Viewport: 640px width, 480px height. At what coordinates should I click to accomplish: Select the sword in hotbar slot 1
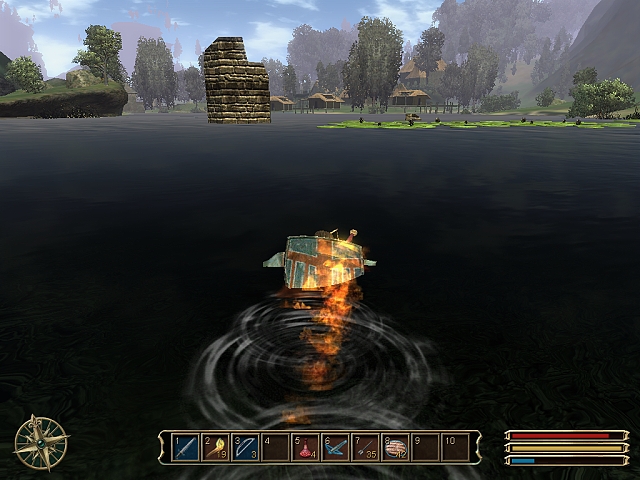tap(186, 447)
